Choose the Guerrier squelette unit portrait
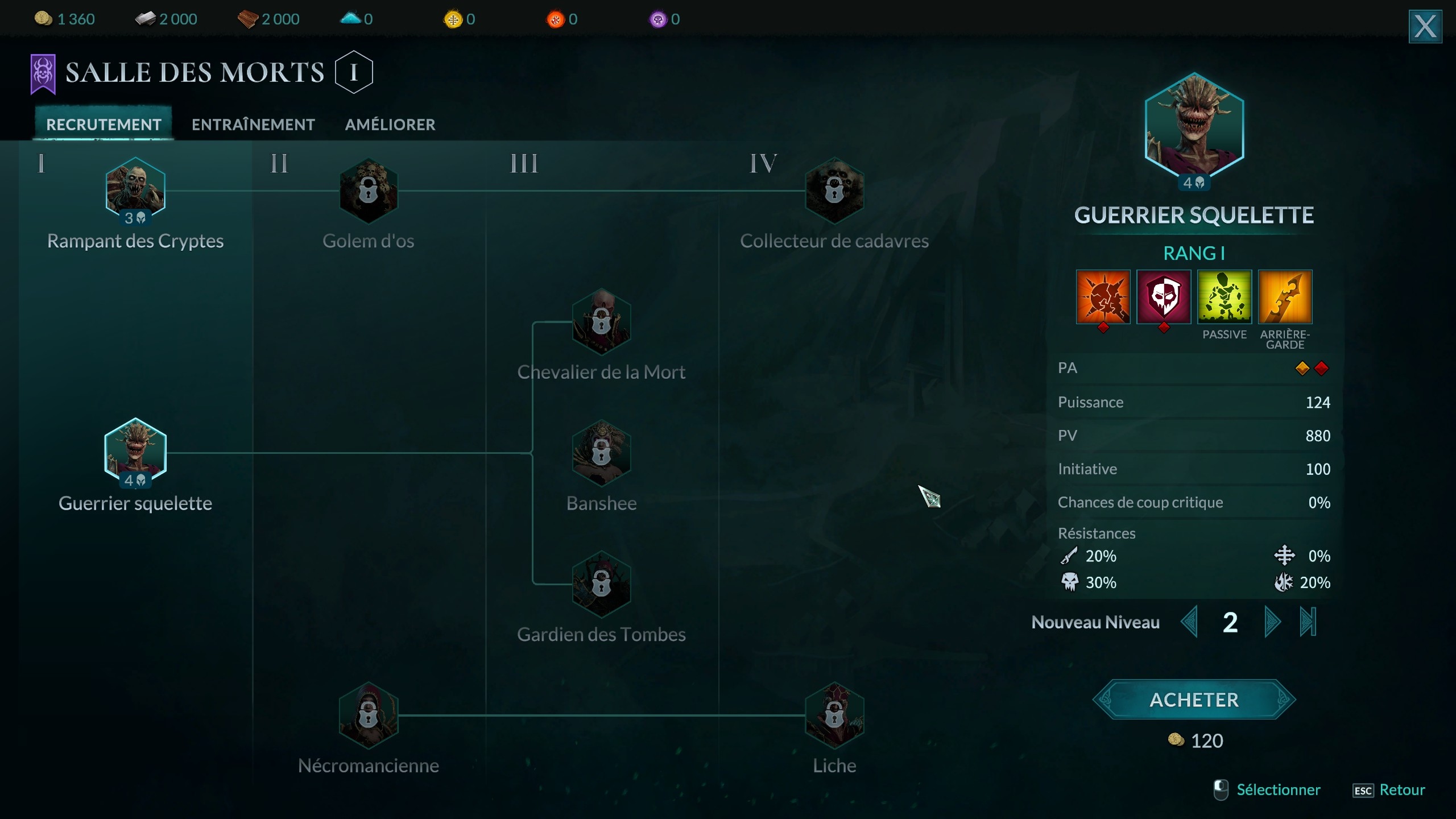The height and width of the screenshot is (819, 1456). 135,452
